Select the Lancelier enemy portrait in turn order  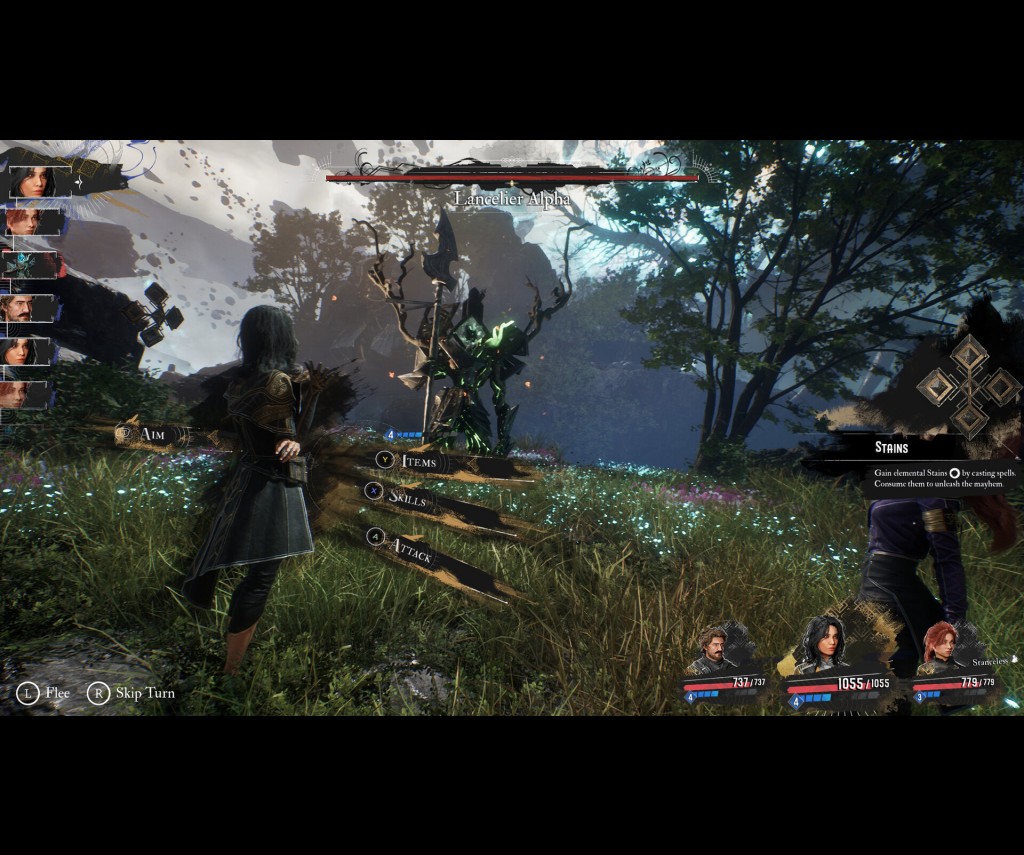coord(30,265)
